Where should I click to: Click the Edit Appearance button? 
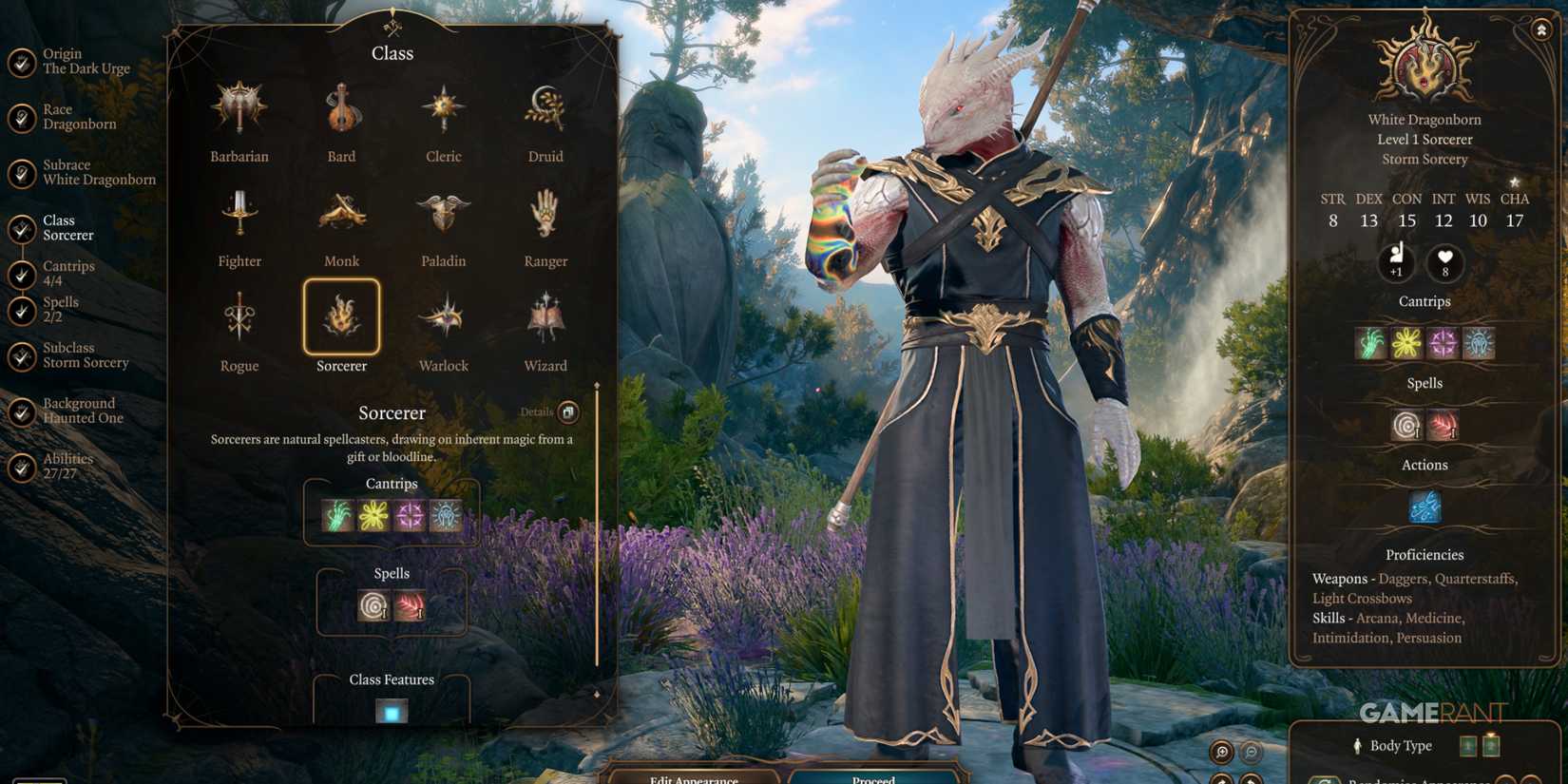695,777
